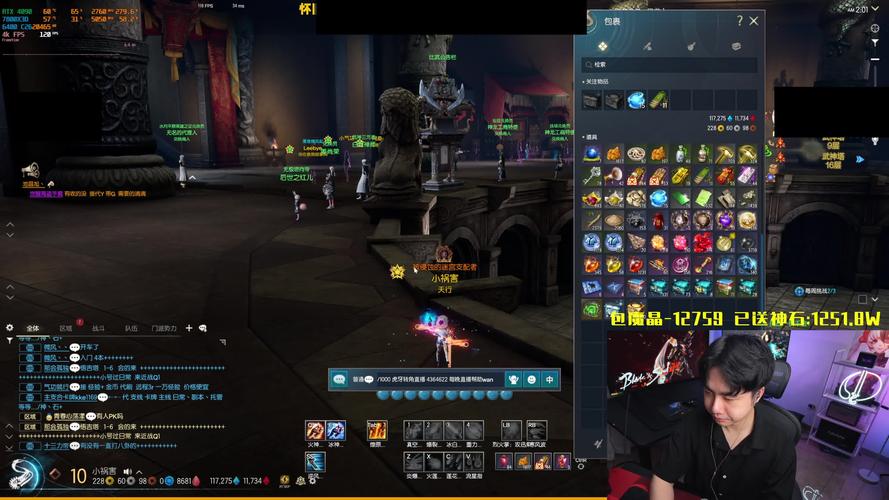Image resolution: width=889 pixels, height=500 pixels.
Task: Open the fourth bag category tab
Action: coord(736,46)
